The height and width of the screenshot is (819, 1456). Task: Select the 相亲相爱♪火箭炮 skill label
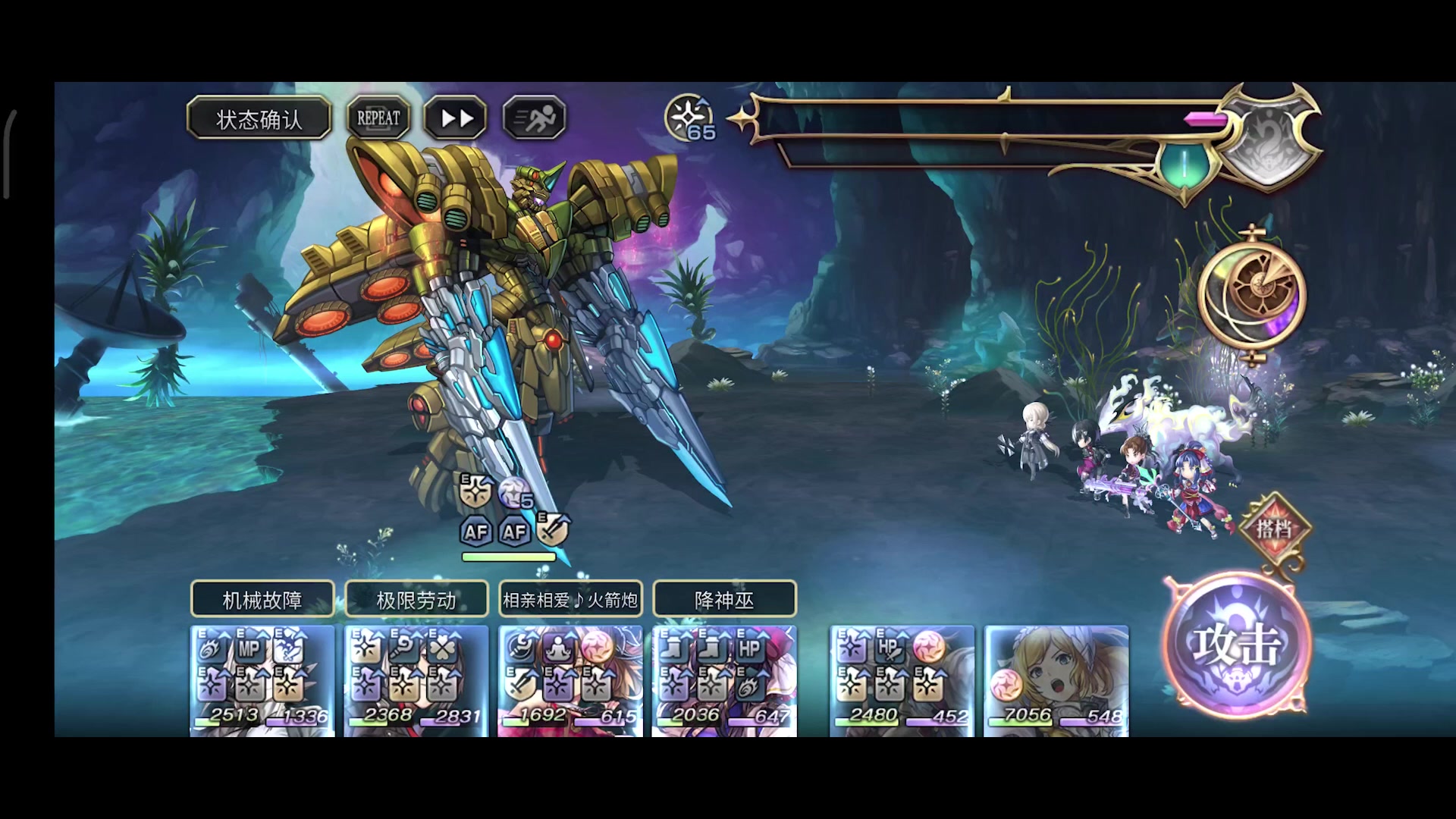(x=570, y=600)
